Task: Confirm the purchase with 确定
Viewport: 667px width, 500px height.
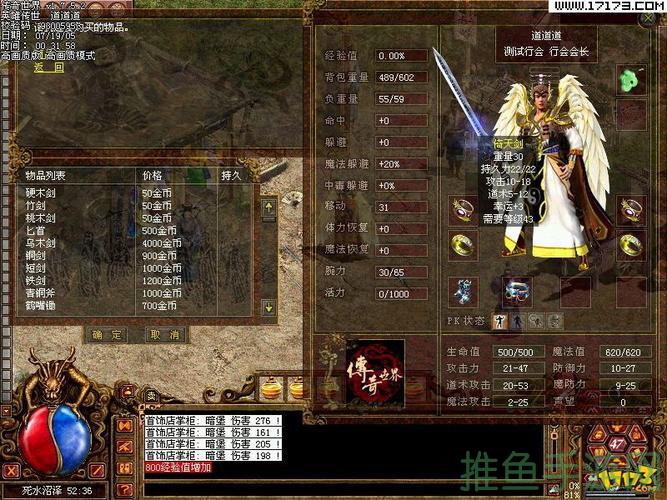Action: (106, 334)
